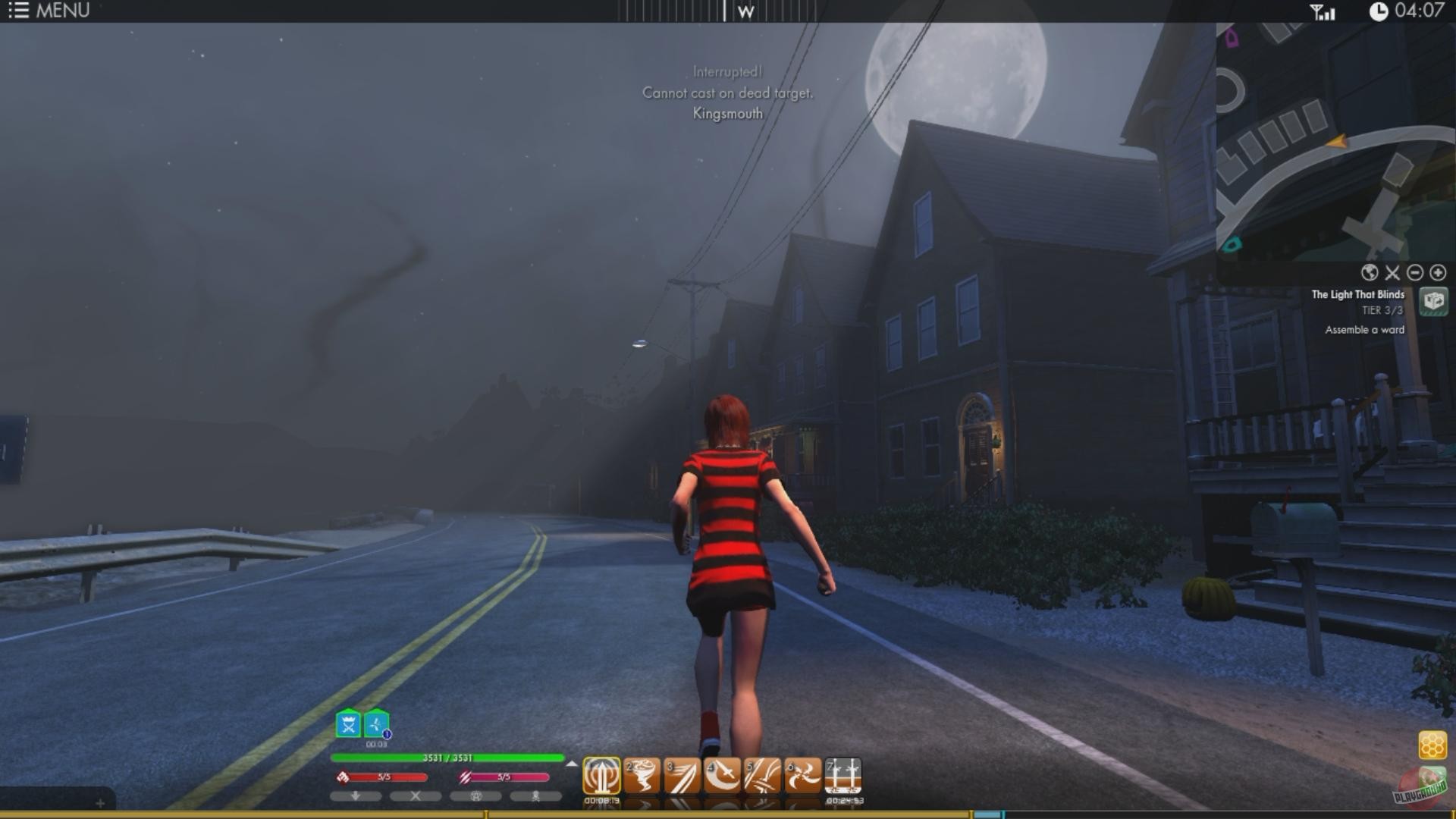Screen dimensions: 1456x819
Task: Click the skull icon under the health bar
Action: pos(536,796)
